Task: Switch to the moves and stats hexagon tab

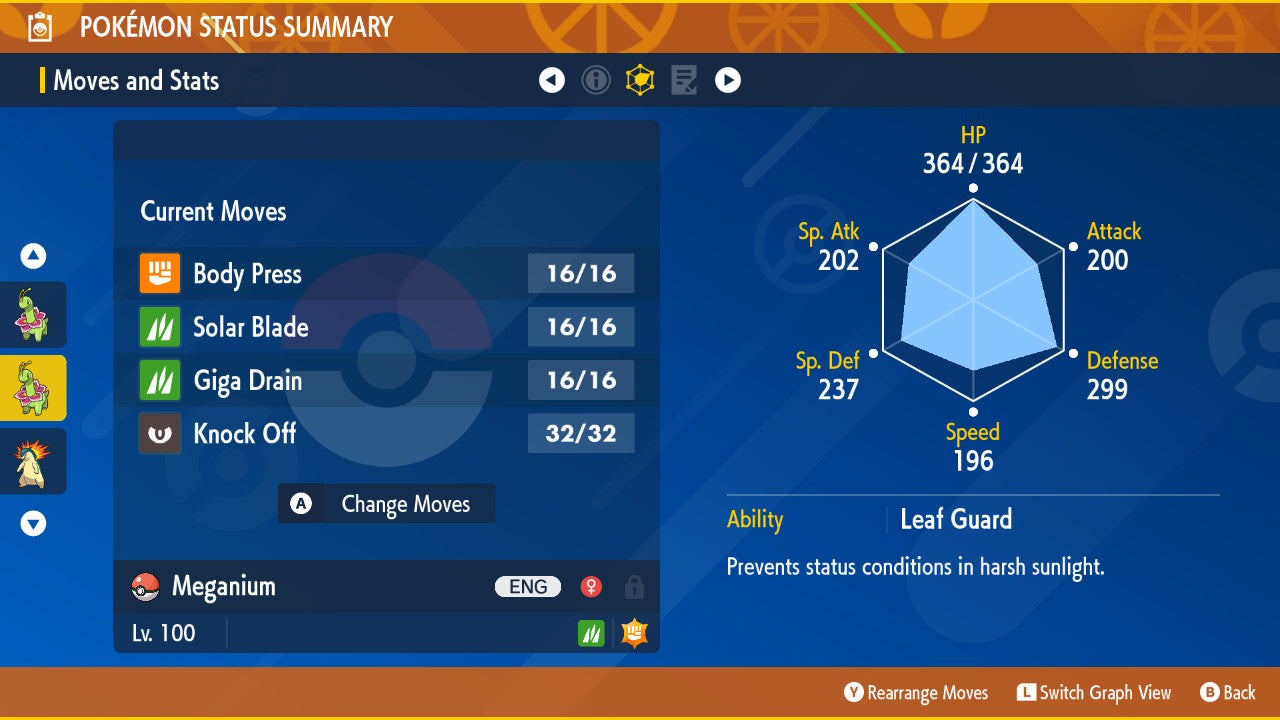Action: (x=640, y=80)
